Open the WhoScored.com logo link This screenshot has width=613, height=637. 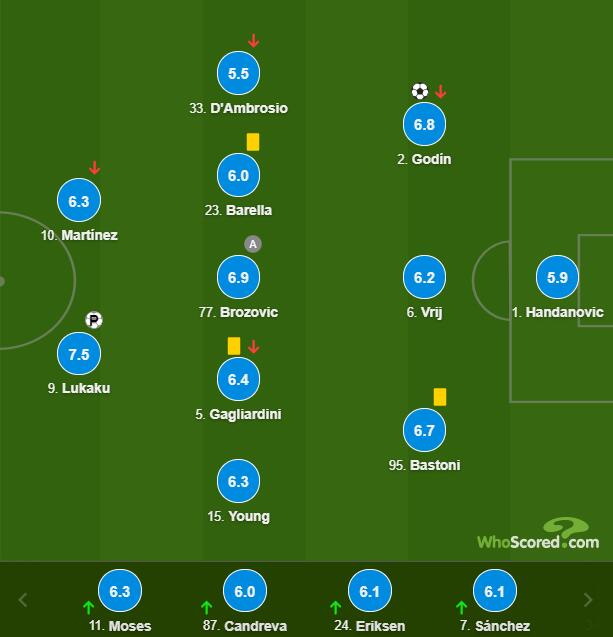coord(538,535)
